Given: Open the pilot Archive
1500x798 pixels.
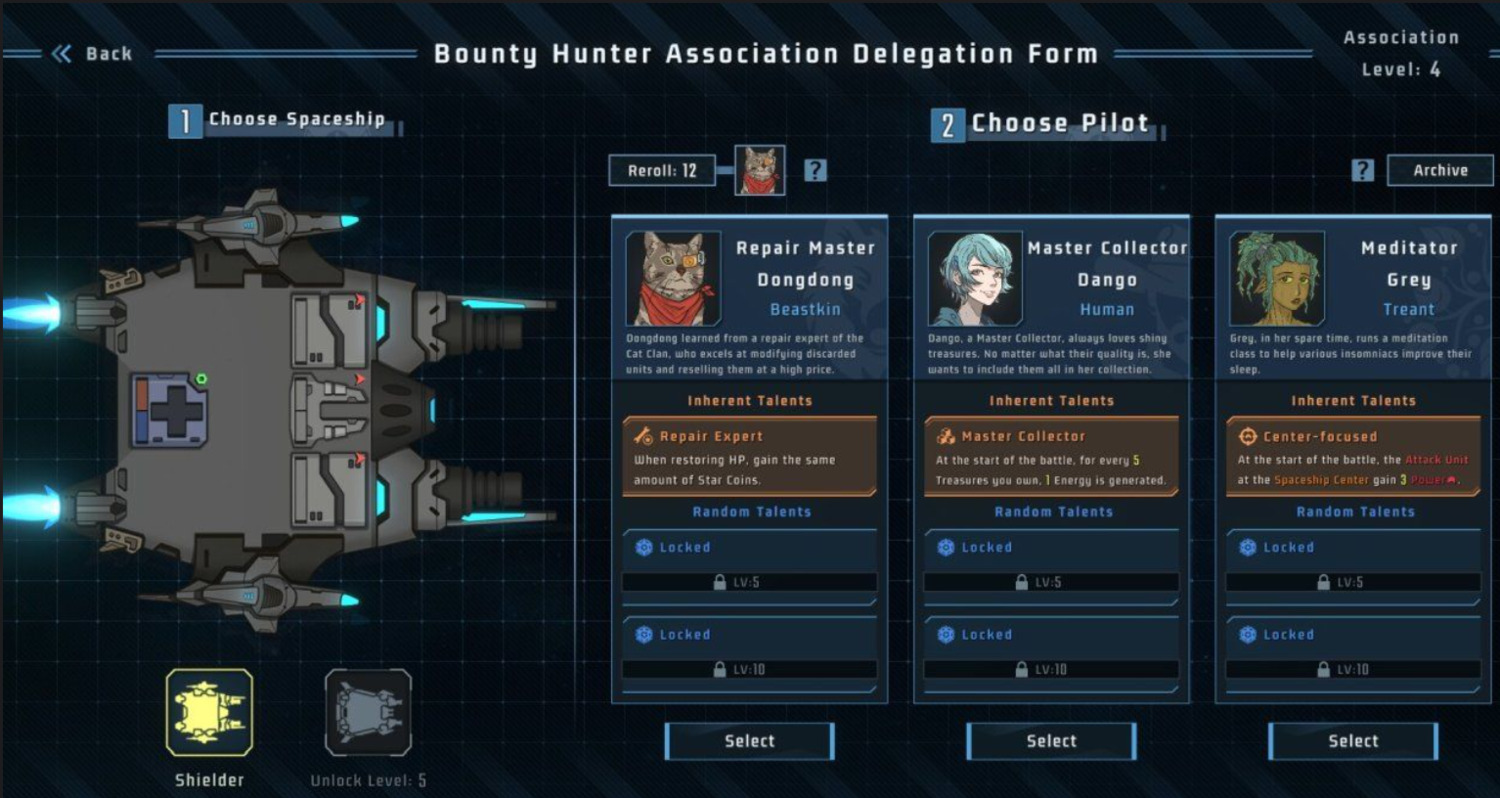Looking at the screenshot, I should pyautogui.click(x=1439, y=171).
